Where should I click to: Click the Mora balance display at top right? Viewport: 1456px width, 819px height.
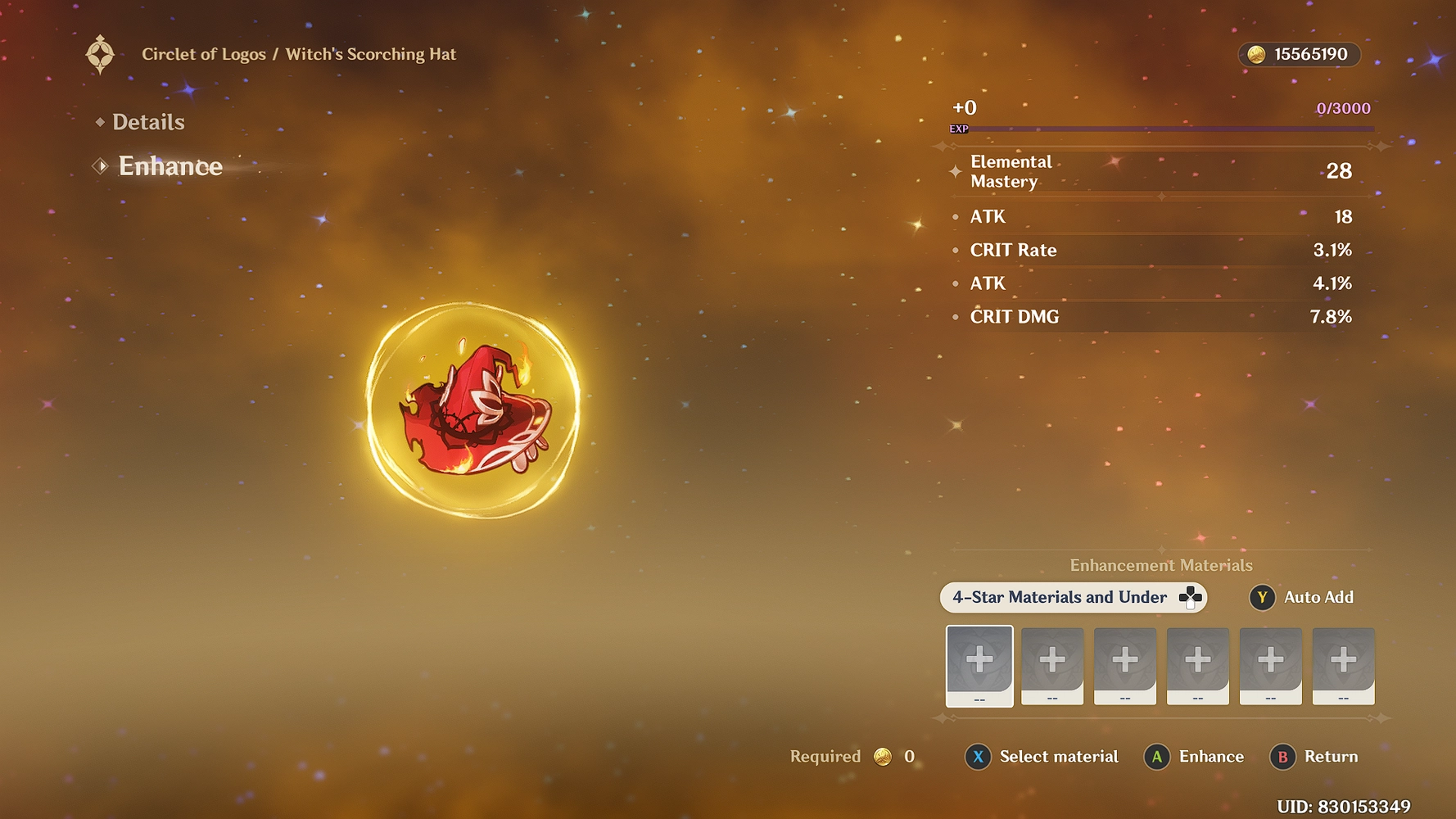click(1298, 55)
